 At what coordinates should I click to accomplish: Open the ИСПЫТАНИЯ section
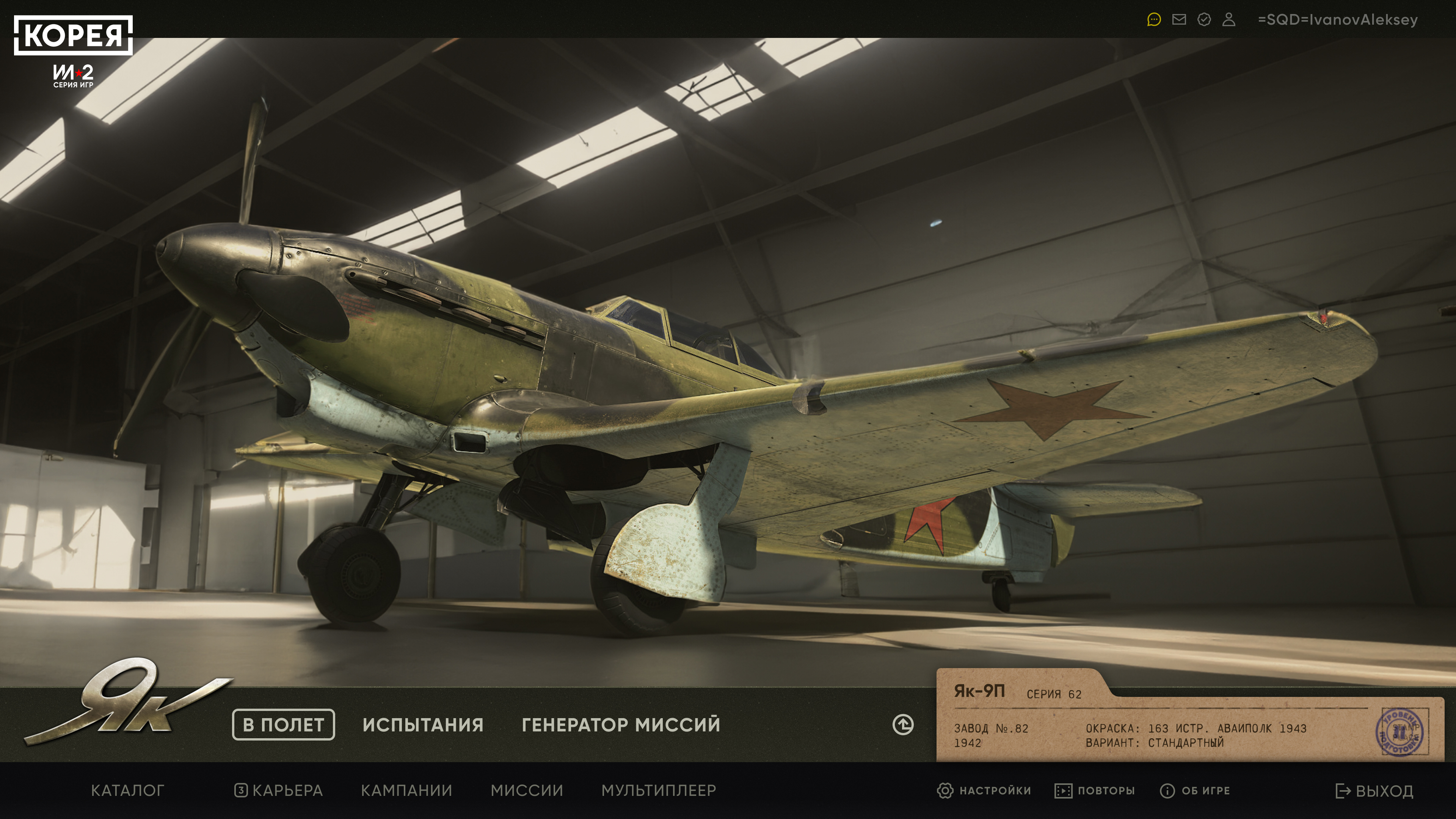pyautogui.click(x=423, y=725)
